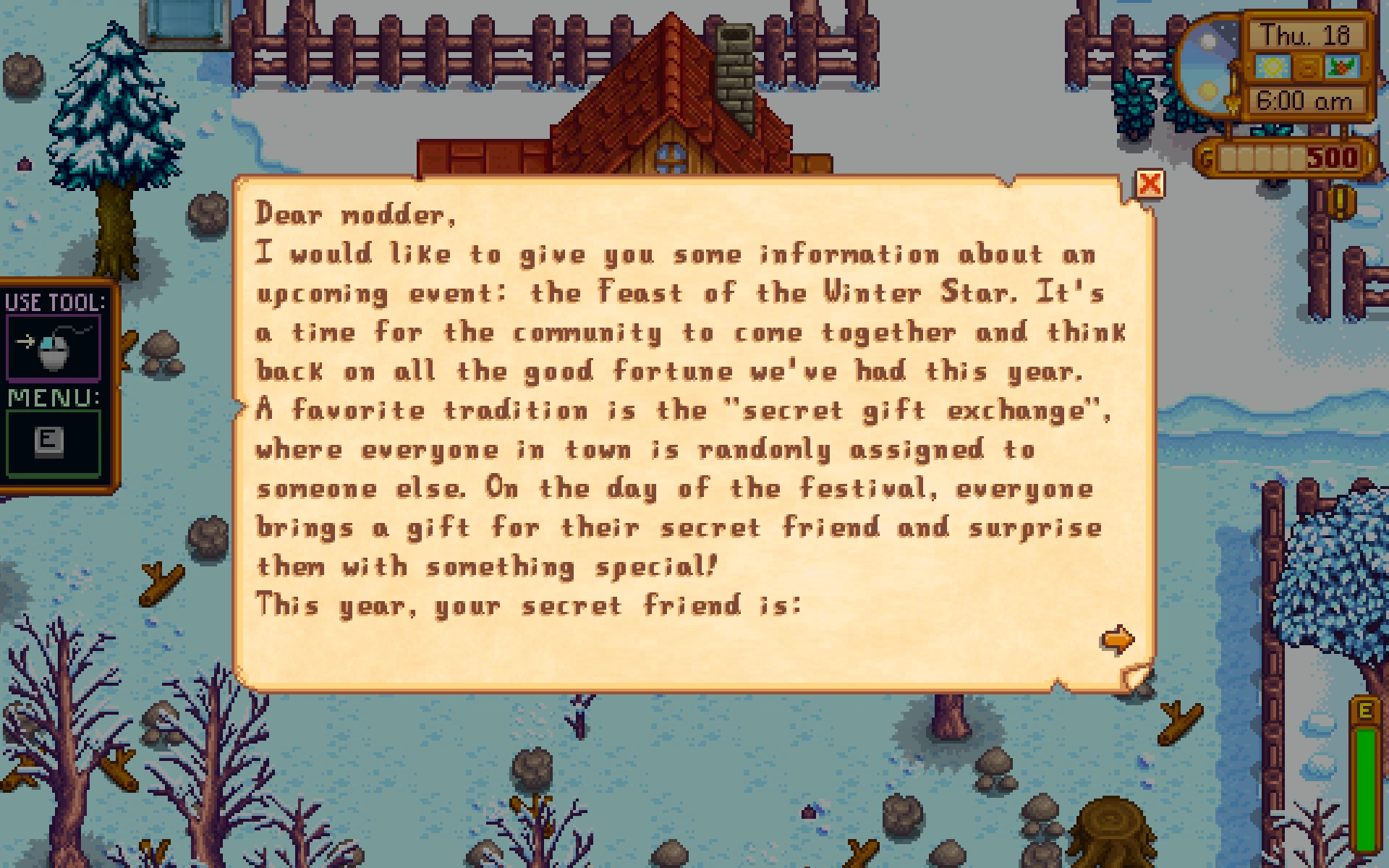
Task: Click the G coin icon on the money bar
Action: coord(1206,158)
